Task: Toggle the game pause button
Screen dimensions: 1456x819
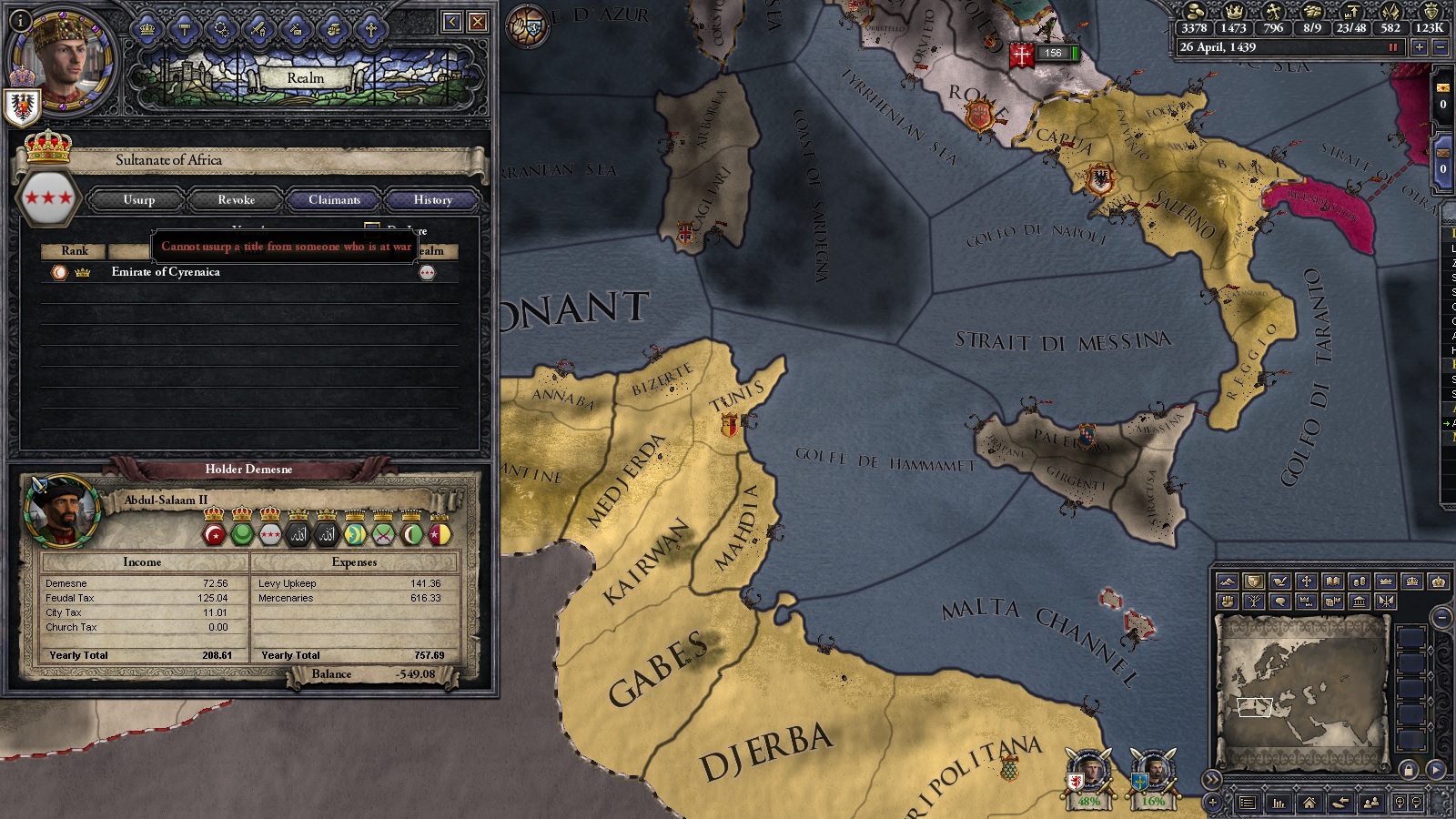Action: (1393, 47)
